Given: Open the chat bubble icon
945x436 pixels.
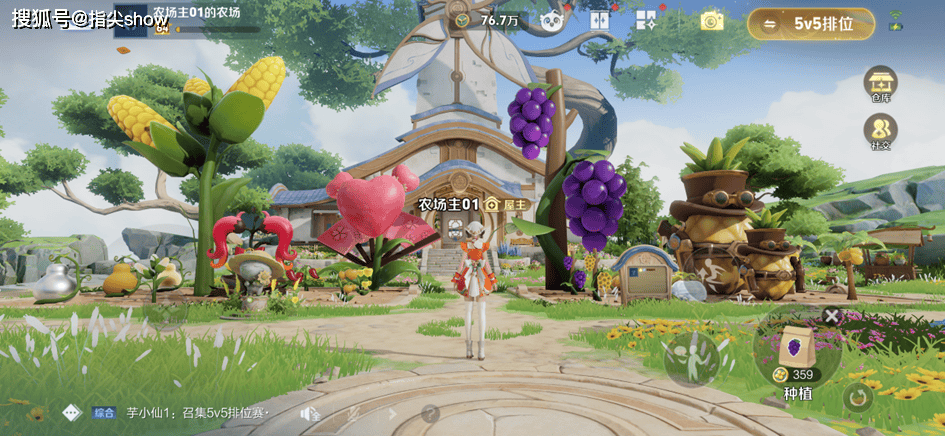Looking at the screenshot, I should pos(71,412).
